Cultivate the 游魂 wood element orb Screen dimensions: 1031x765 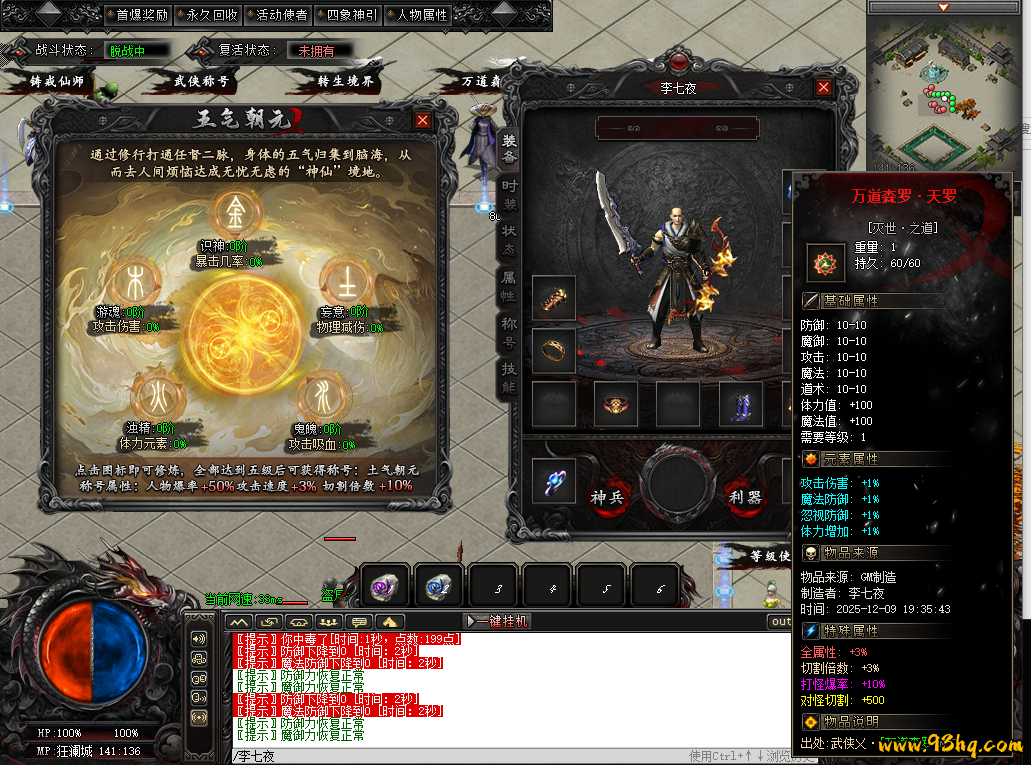pyautogui.click(x=134, y=281)
